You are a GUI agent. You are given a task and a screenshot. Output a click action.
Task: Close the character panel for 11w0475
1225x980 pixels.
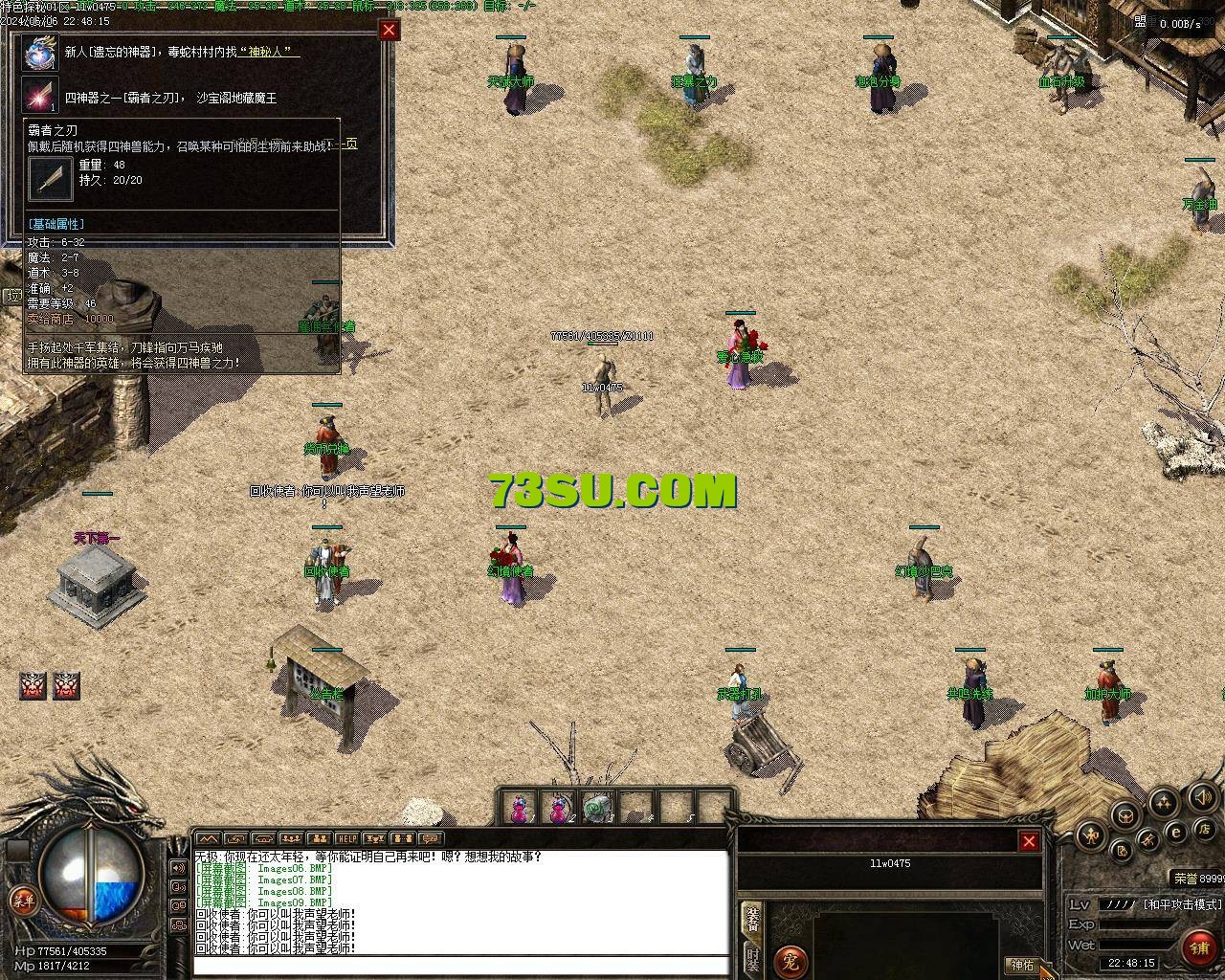click(x=1029, y=841)
